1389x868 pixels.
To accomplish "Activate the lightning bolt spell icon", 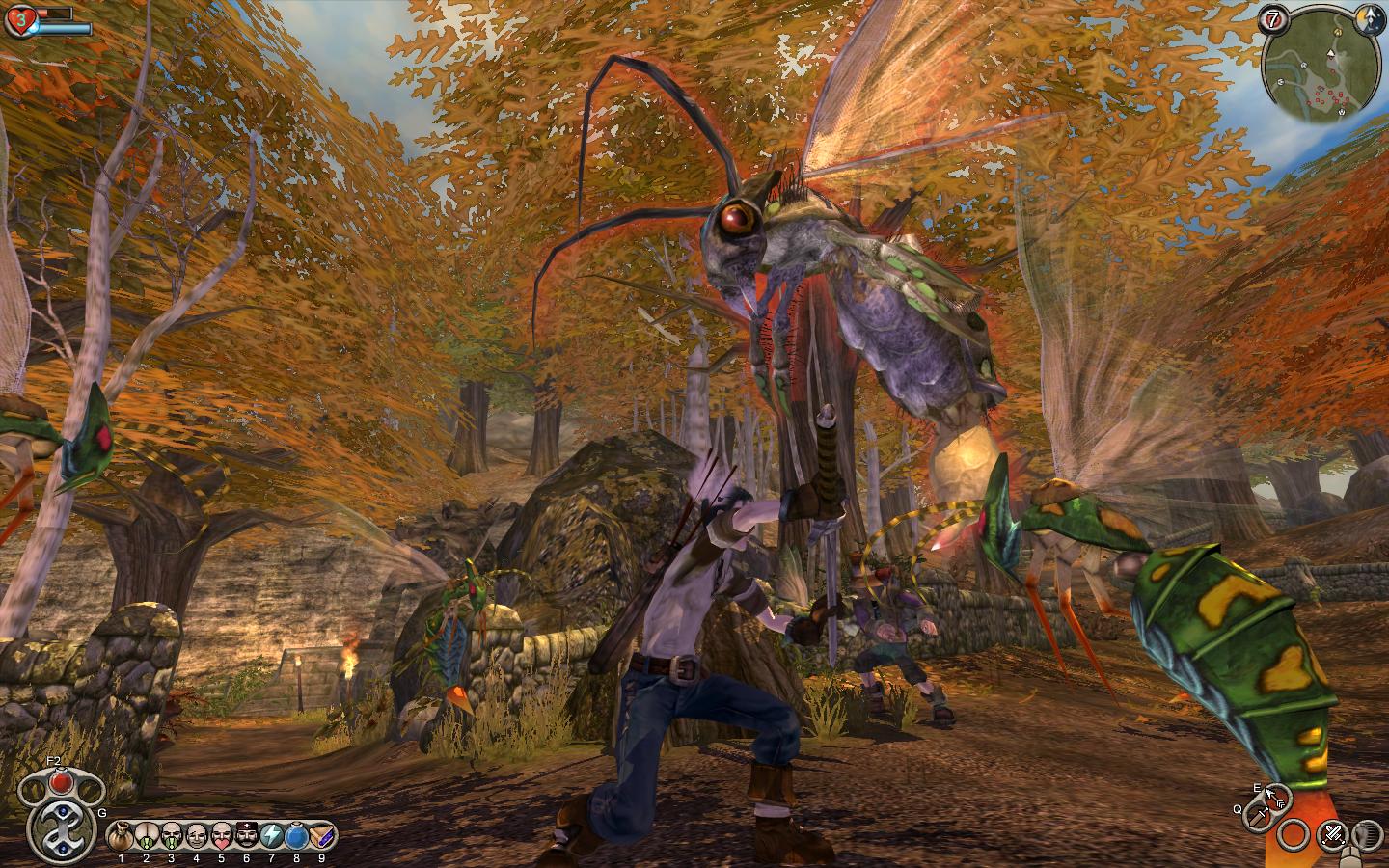I will click(x=272, y=834).
